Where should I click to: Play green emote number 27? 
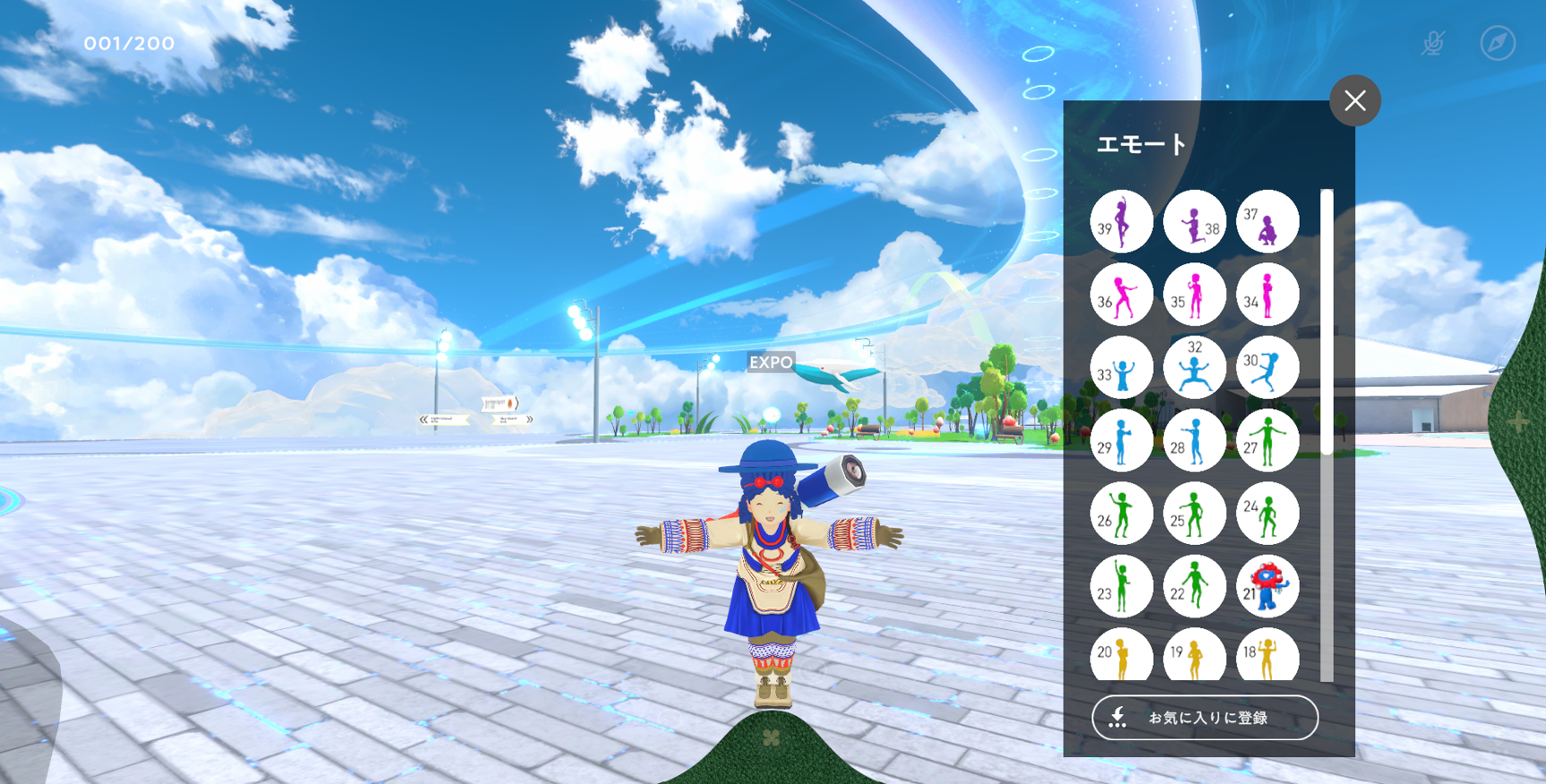(x=1267, y=440)
